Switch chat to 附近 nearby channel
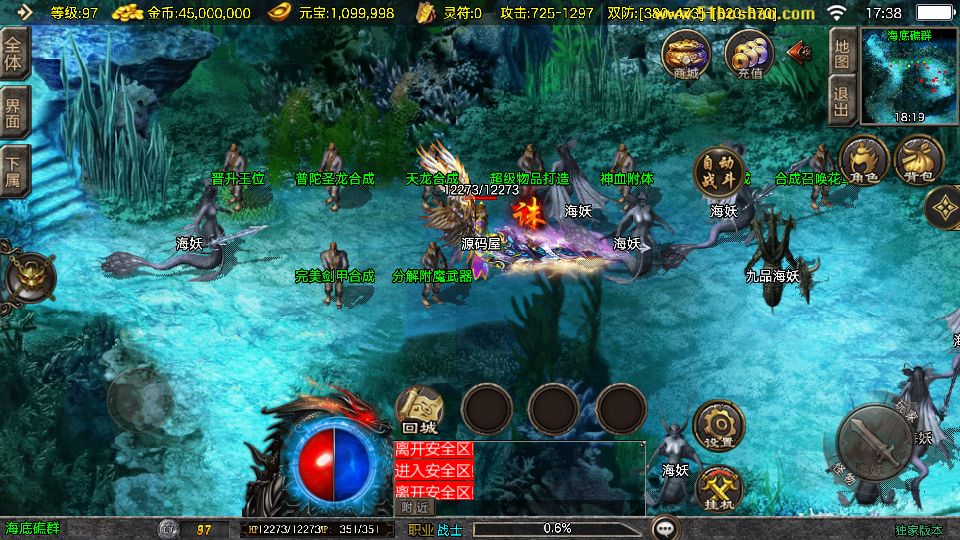 pos(416,507)
